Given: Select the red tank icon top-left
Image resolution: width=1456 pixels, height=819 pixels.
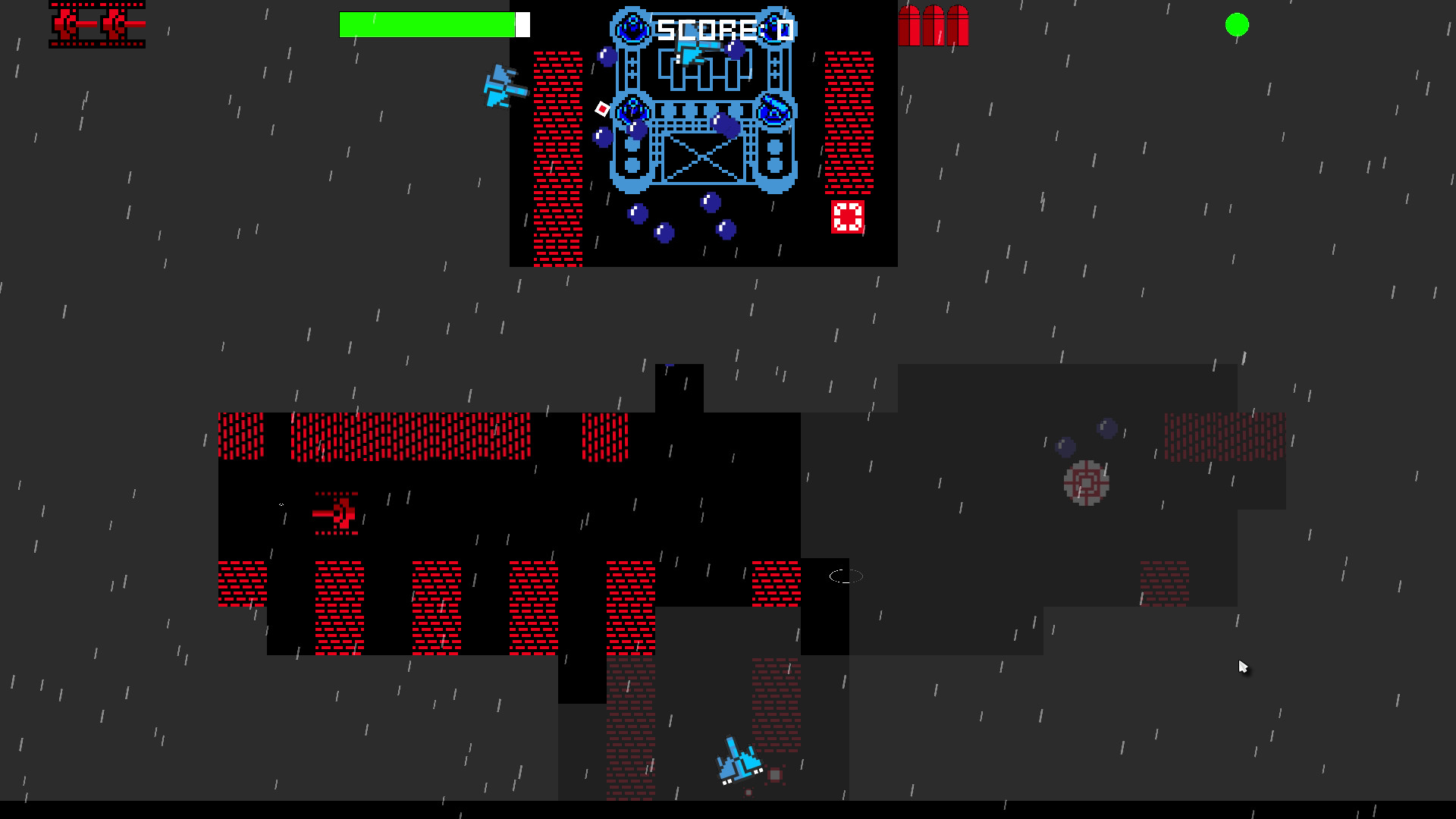Looking at the screenshot, I should (x=97, y=24).
